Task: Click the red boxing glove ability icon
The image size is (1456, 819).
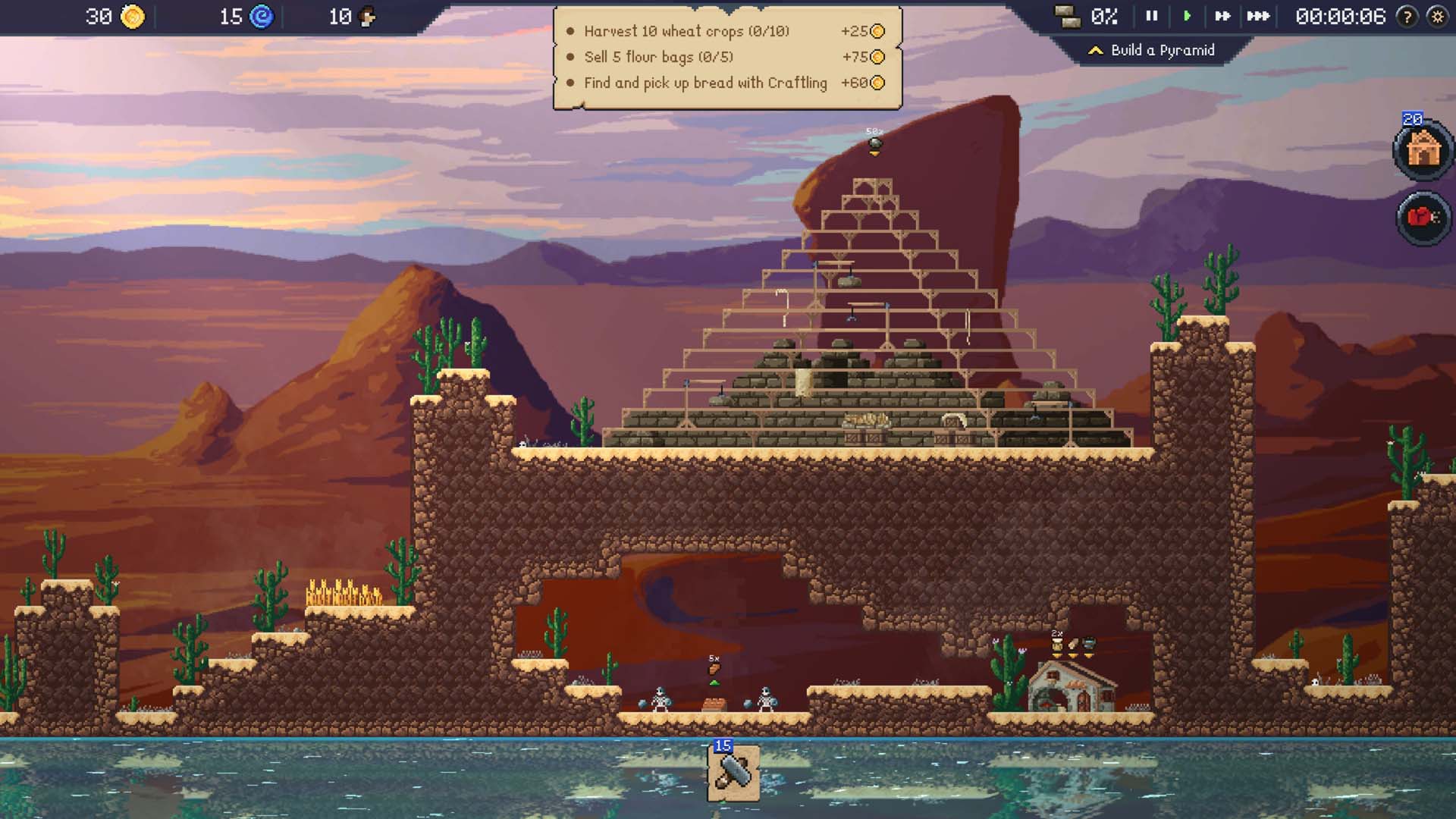Action: tap(1423, 218)
